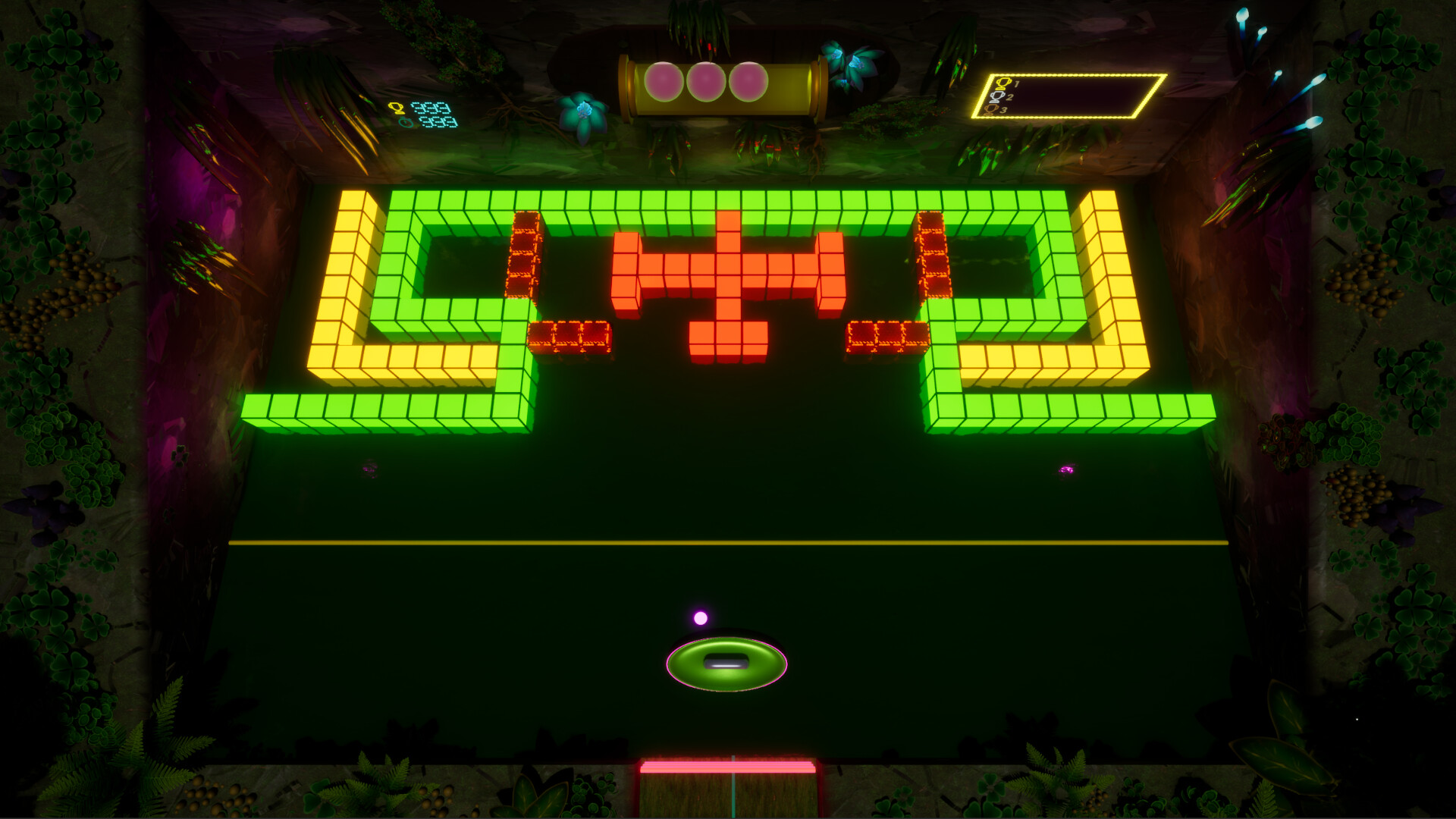The image size is (1456, 819).
Task: Click the silver trophy for rank 2
Action: pos(996,97)
